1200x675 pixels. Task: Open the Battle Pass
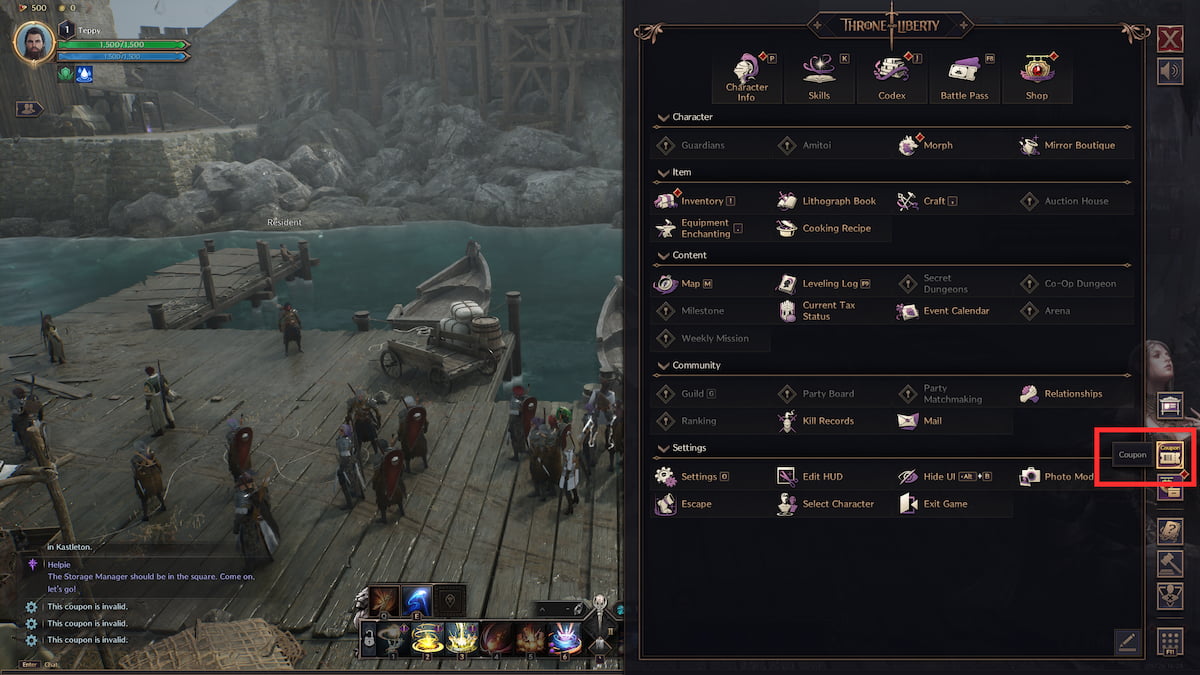tap(964, 77)
